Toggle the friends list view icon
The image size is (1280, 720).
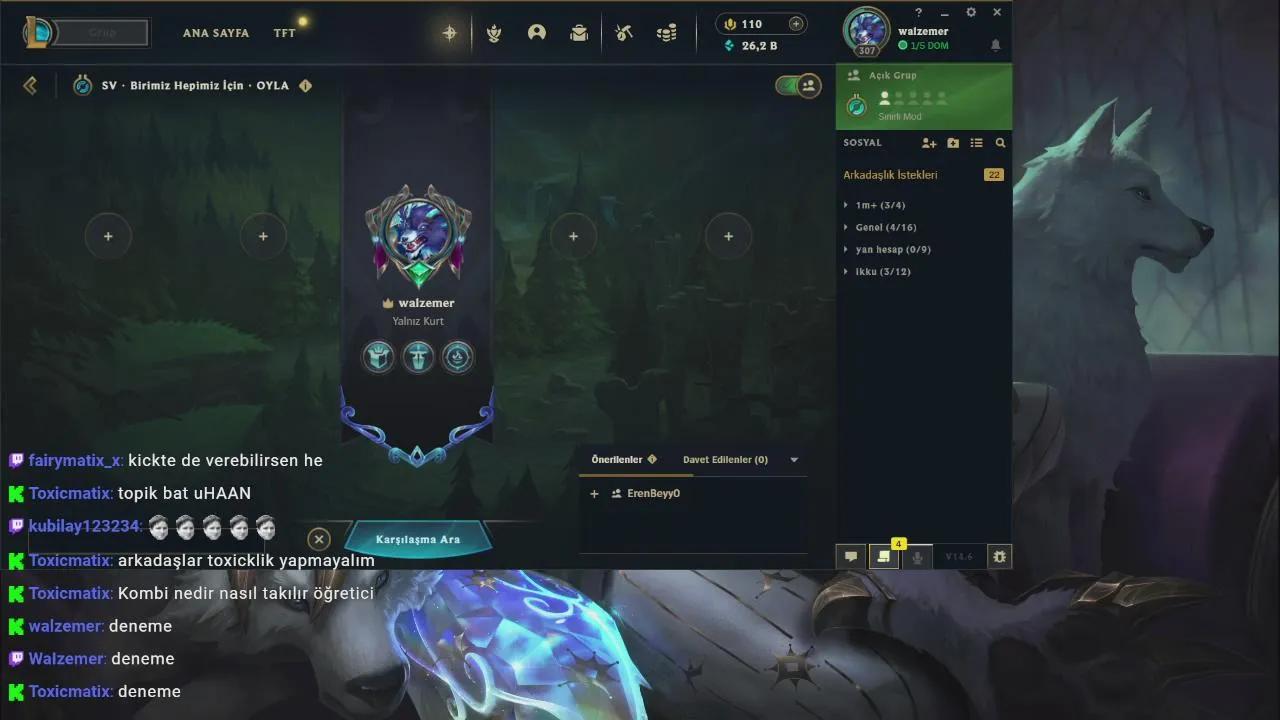(976, 143)
